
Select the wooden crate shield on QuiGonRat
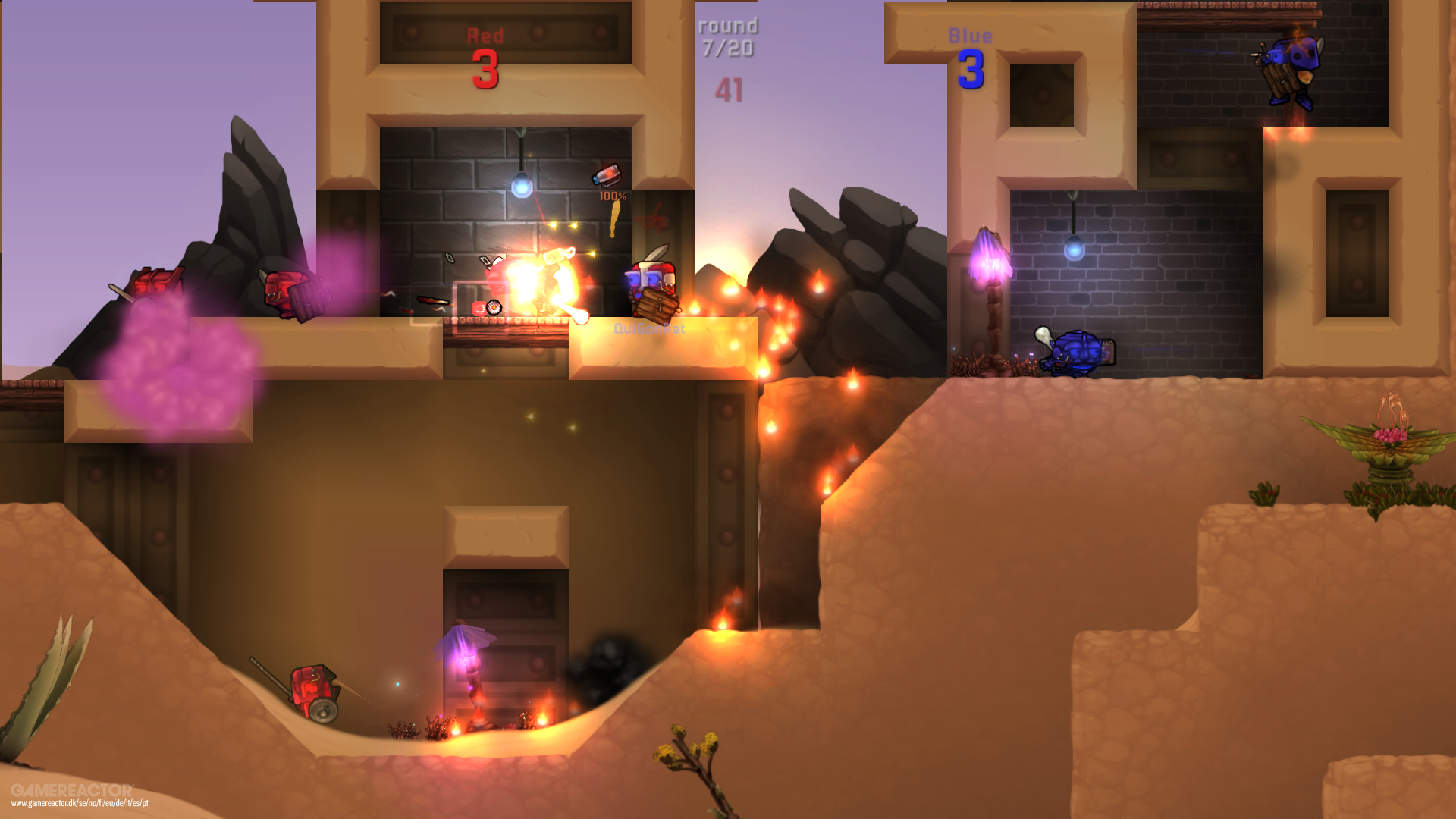tap(657, 303)
